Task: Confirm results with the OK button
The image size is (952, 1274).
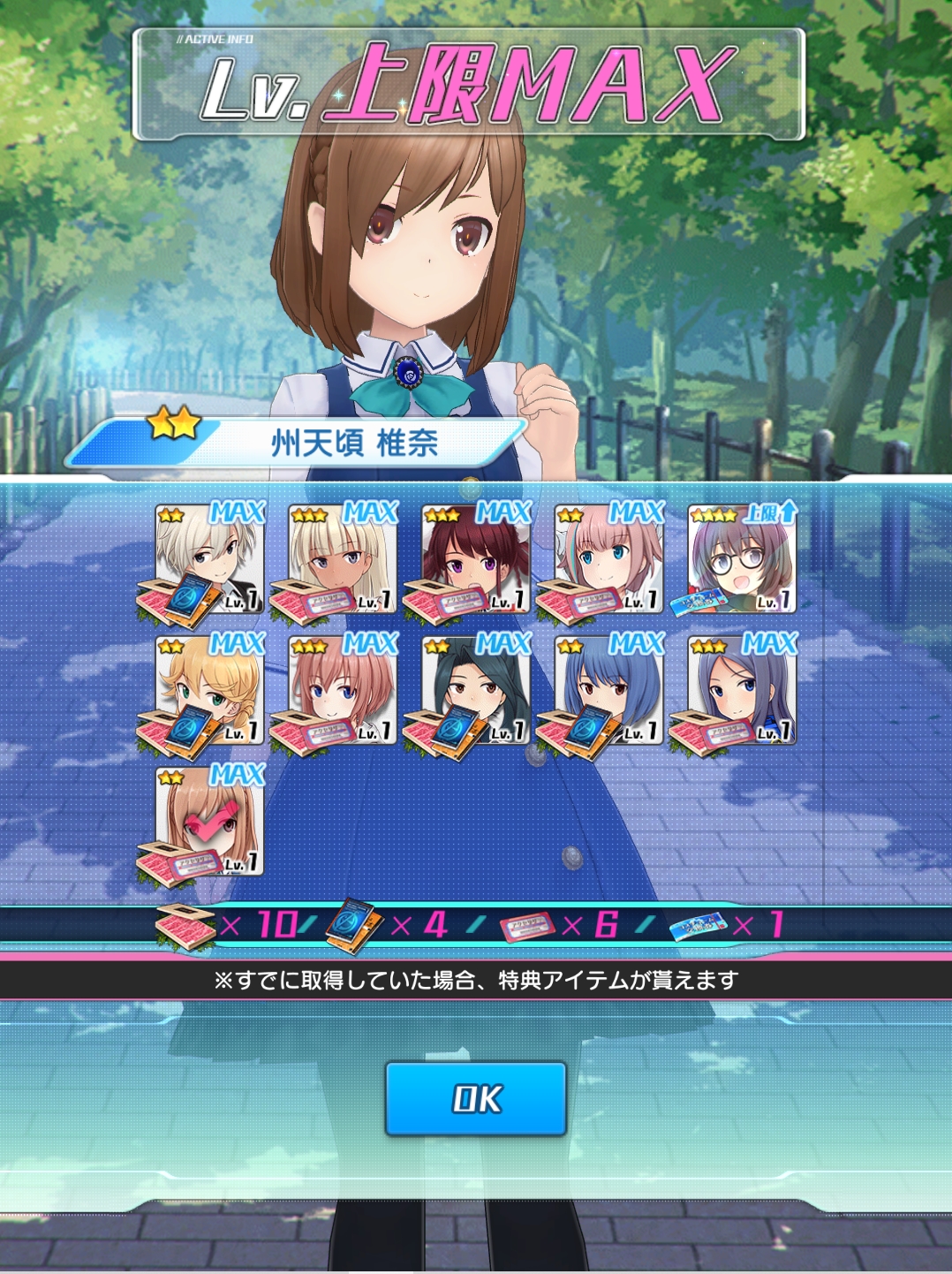Action: 475,1098
